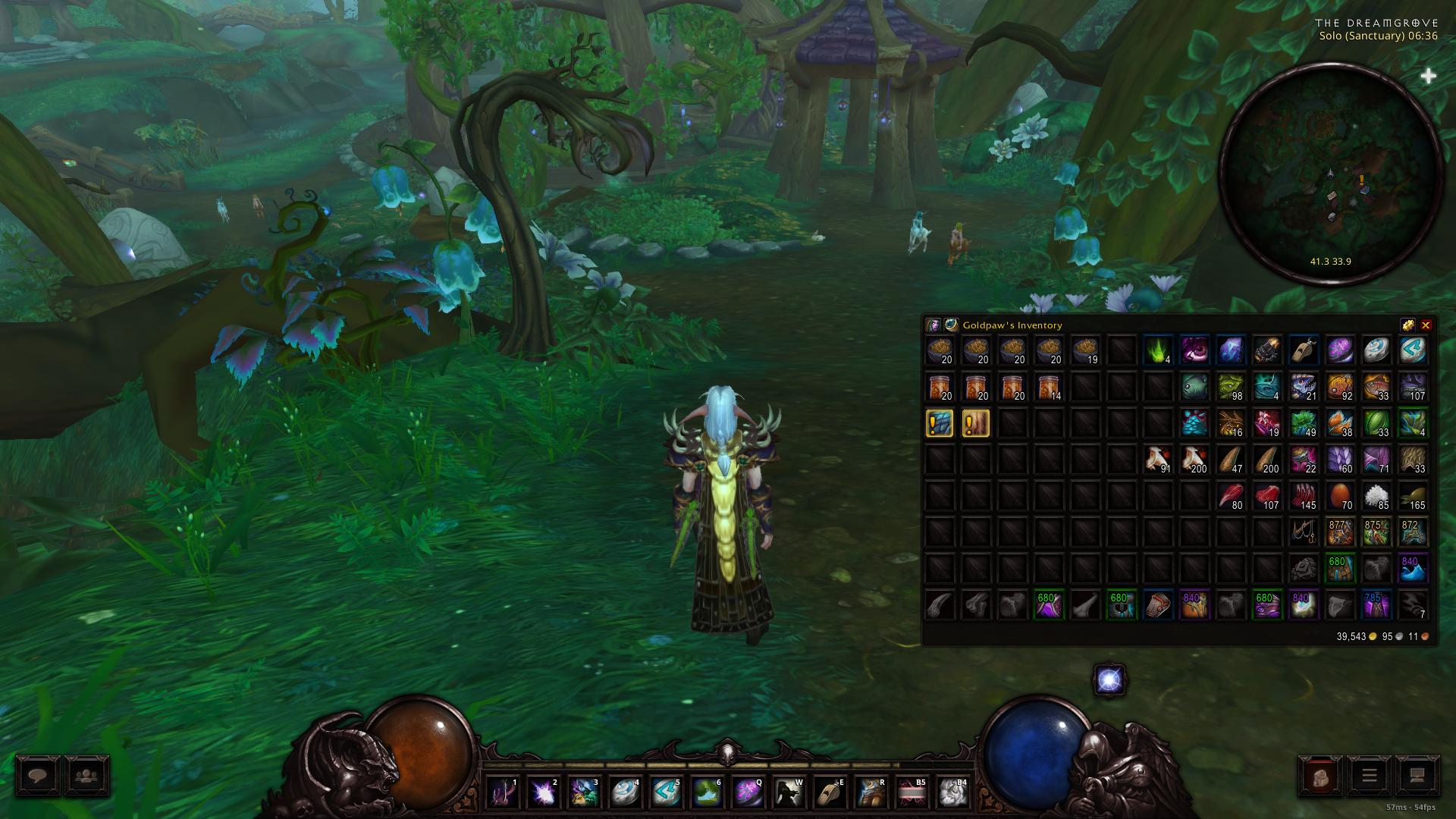Click the computer monitor button
1456x819 pixels.
1417,777
